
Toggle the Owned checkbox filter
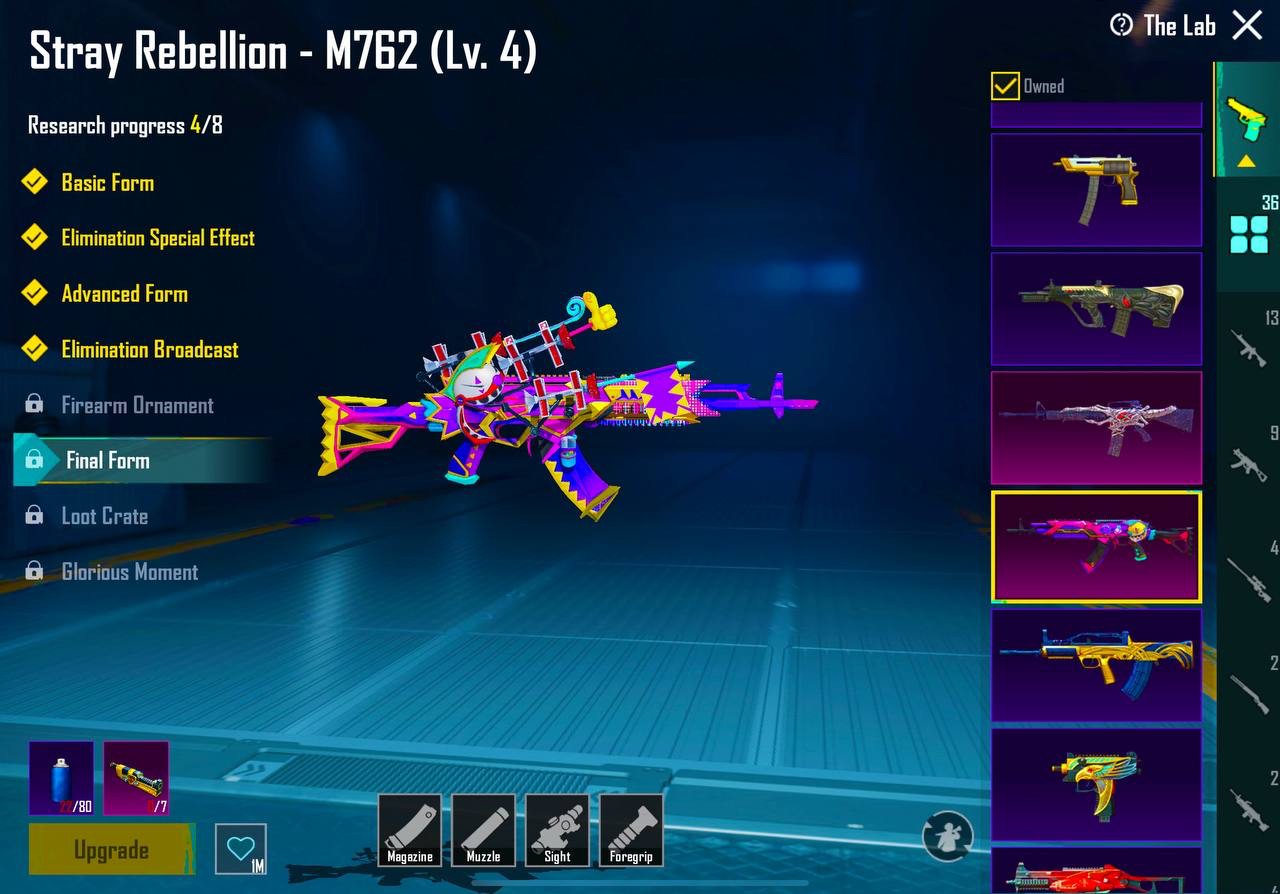point(1005,86)
